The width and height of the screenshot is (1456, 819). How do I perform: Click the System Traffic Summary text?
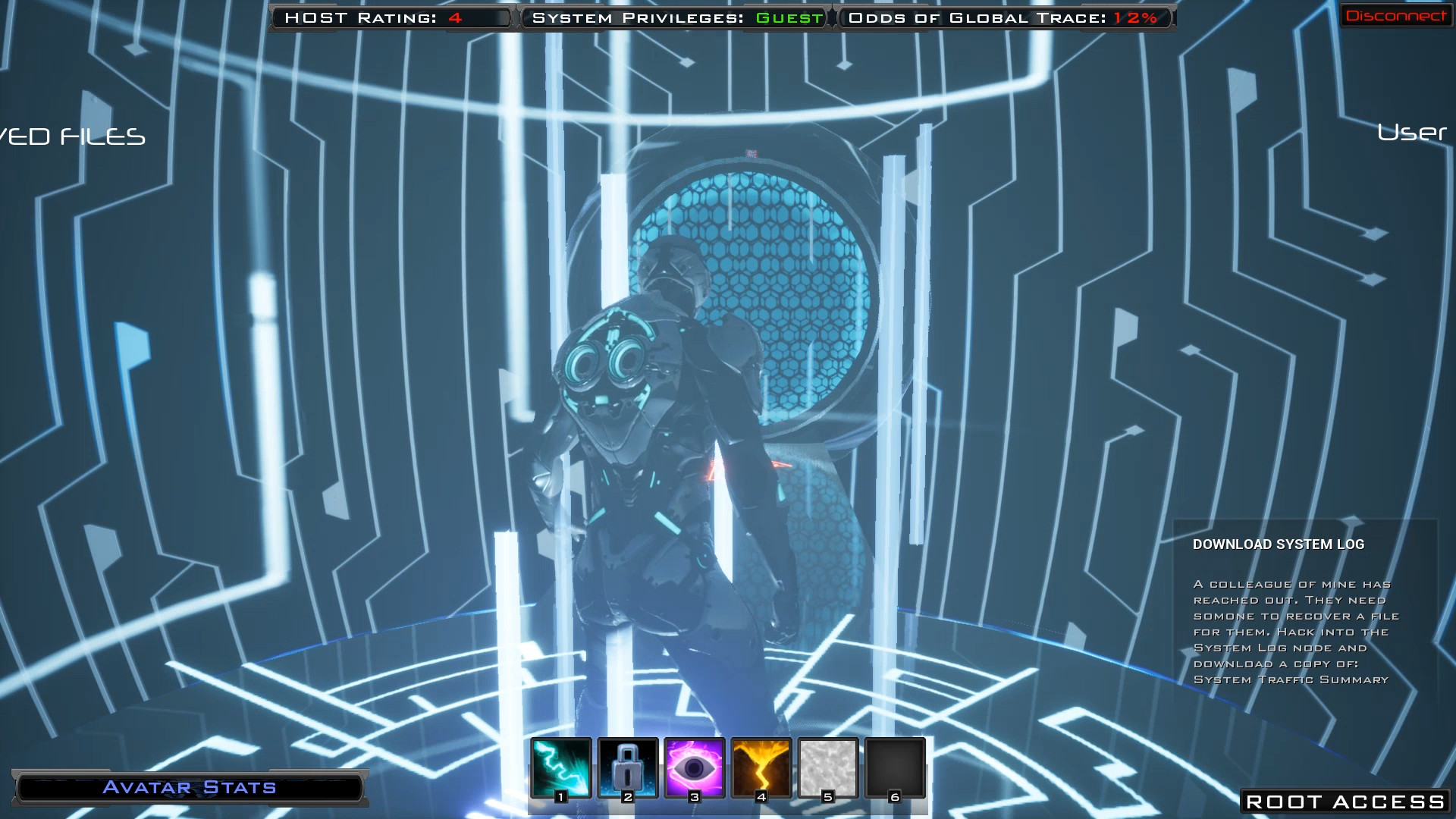(1289, 679)
